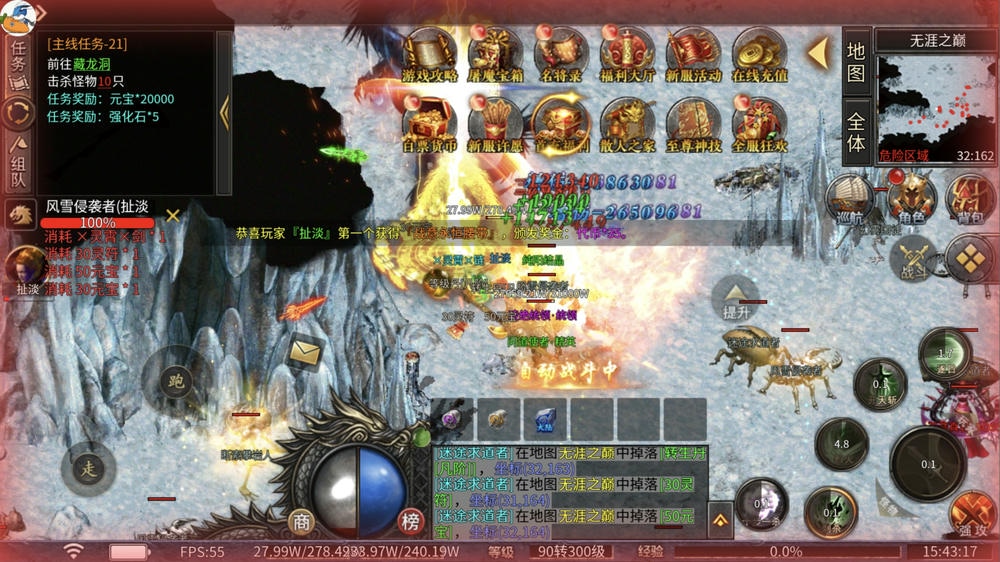Open 在线充值 online recharge

coord(759,54)
